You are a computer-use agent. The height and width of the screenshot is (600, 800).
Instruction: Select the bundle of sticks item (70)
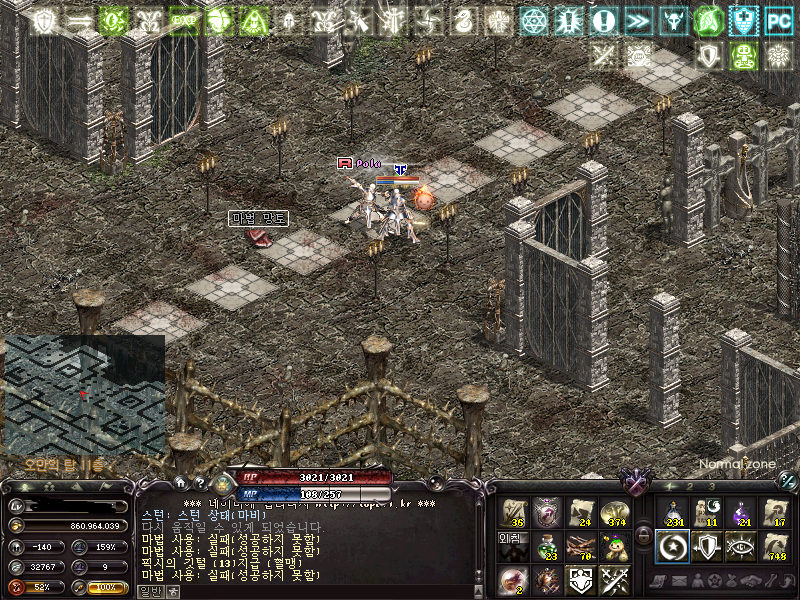pos(580,545)
